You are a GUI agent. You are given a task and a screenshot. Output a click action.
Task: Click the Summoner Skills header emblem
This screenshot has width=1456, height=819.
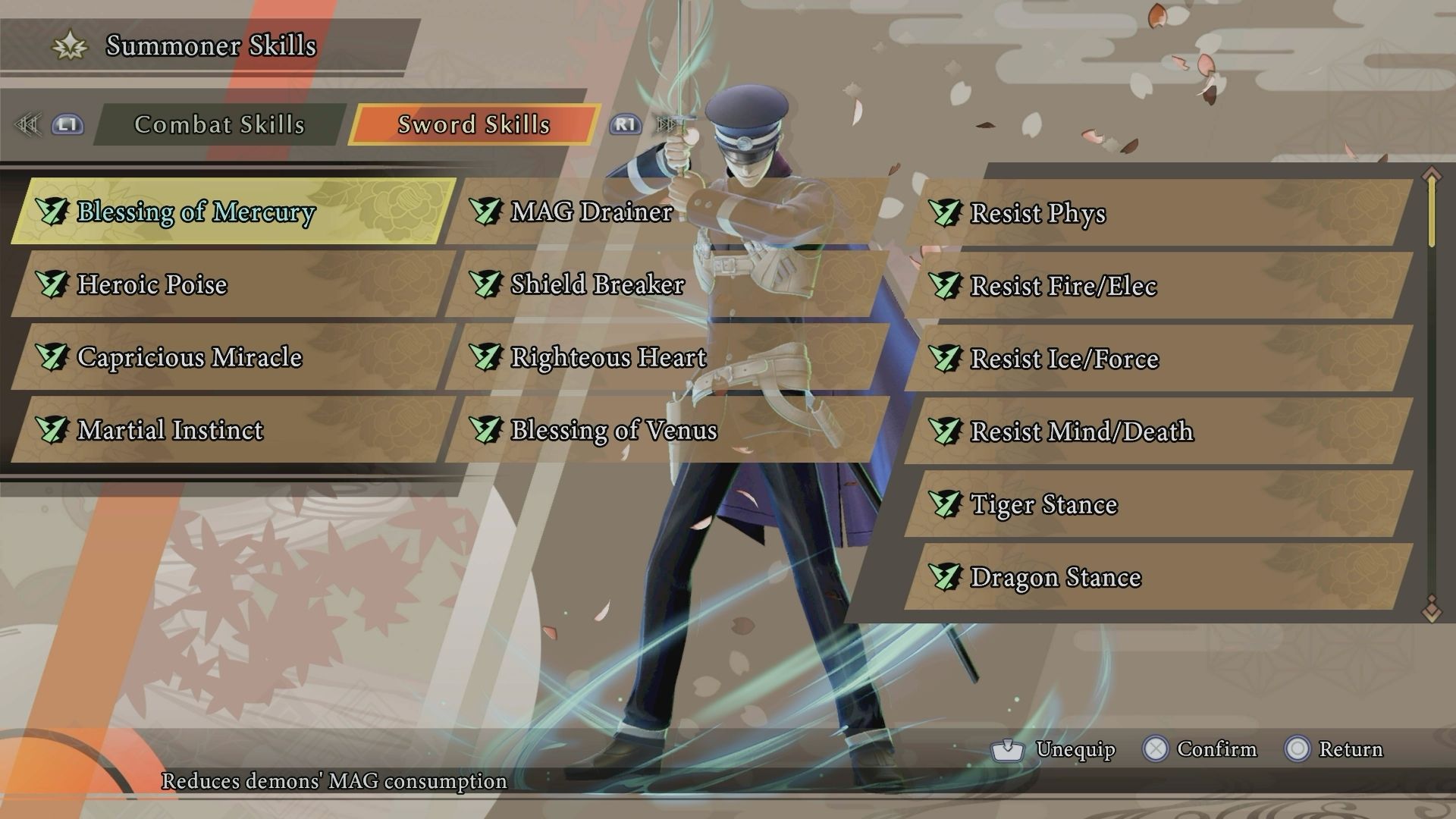click(x=69, y=45)
